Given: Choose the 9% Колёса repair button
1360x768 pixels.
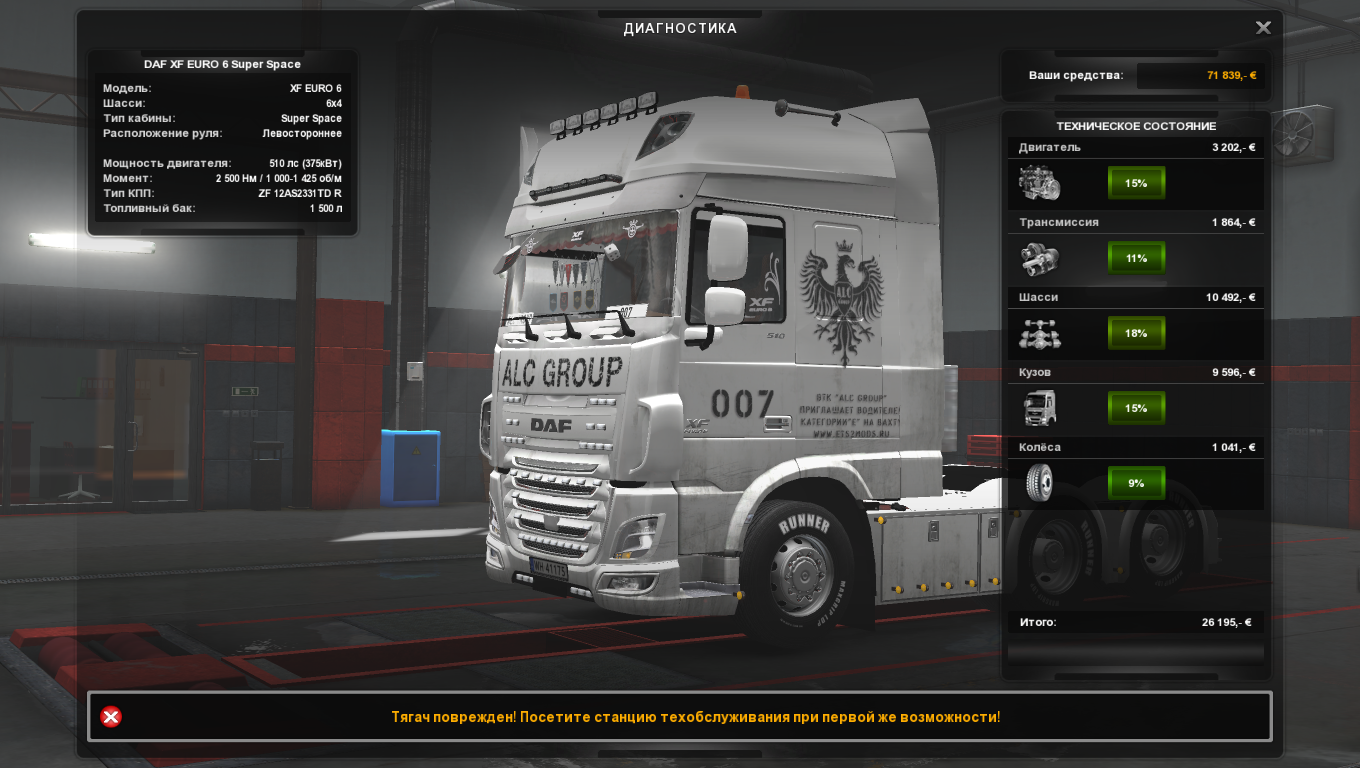Looking at the screenshot, I should (1136, 483).
